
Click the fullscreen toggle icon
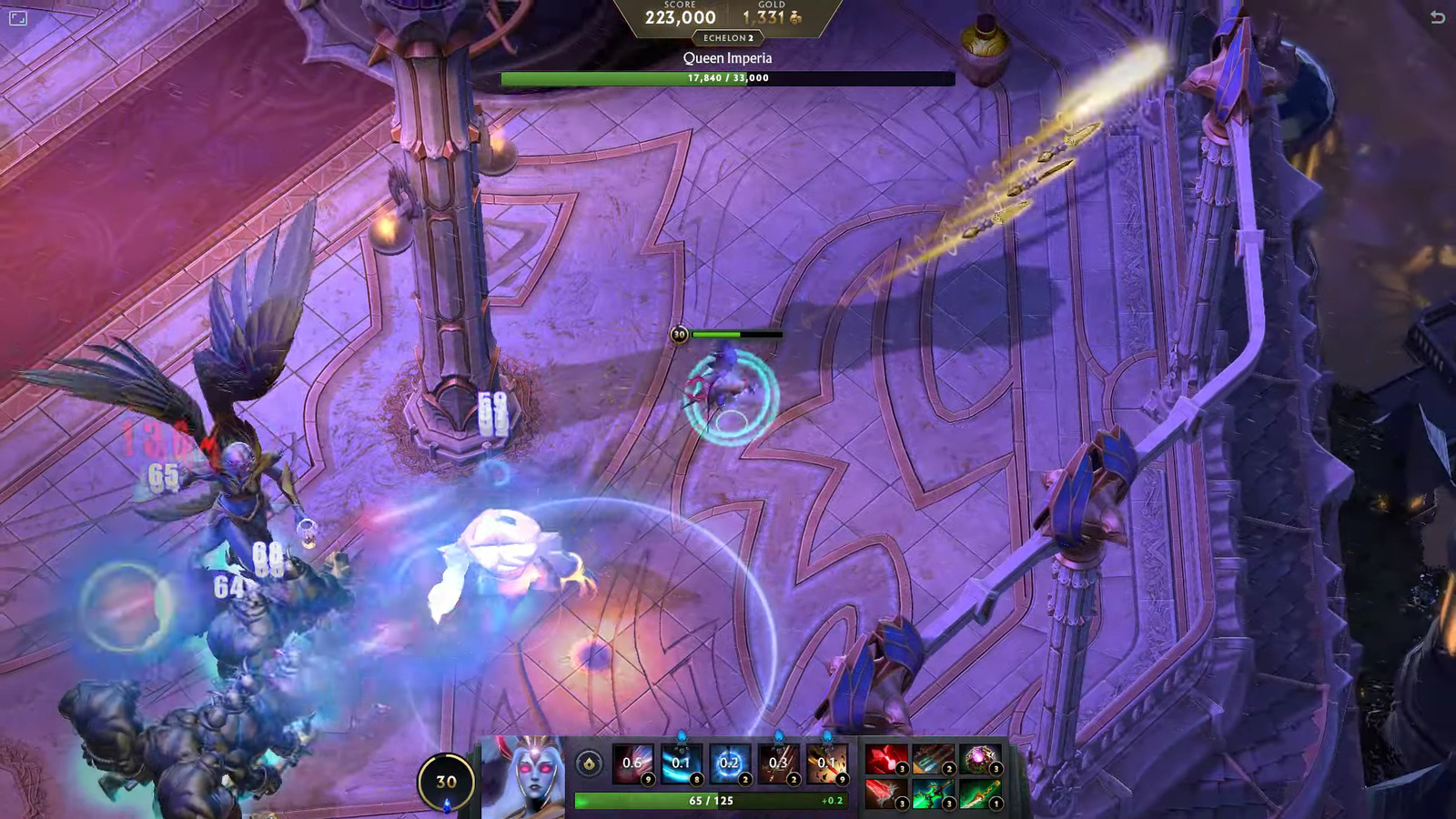17,17
